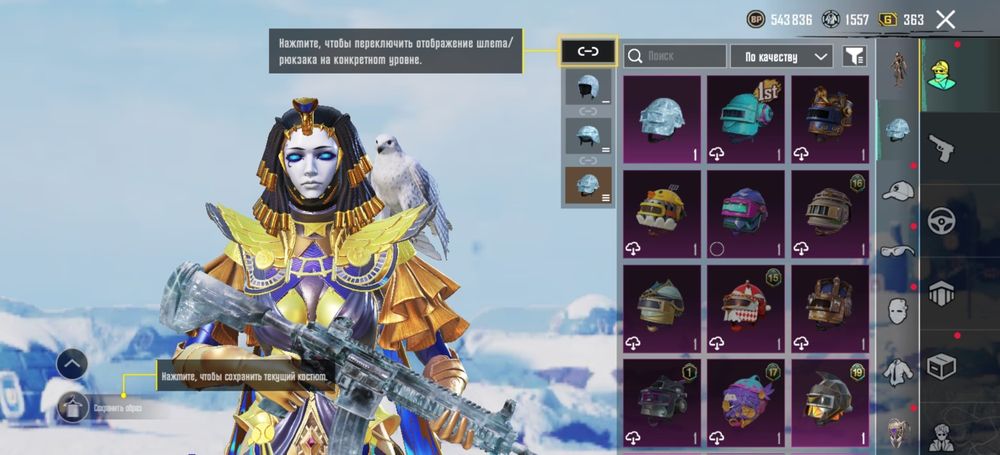Close the wardrobe screen with the X
Viewport: 1000px width, 455px height.
tap(945, 19)
